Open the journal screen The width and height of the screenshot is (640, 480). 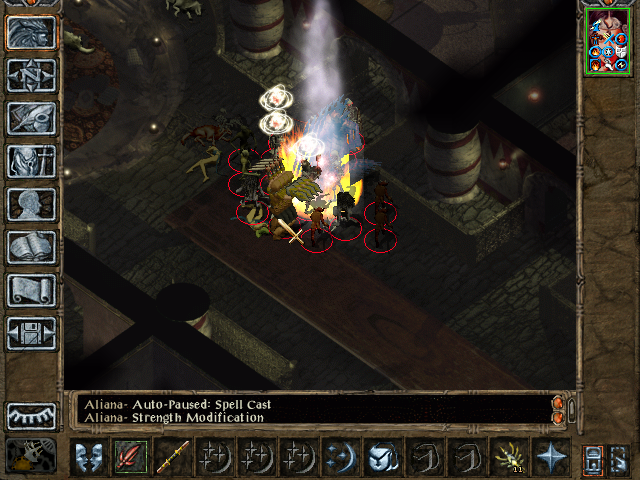(x=31, y=118)
